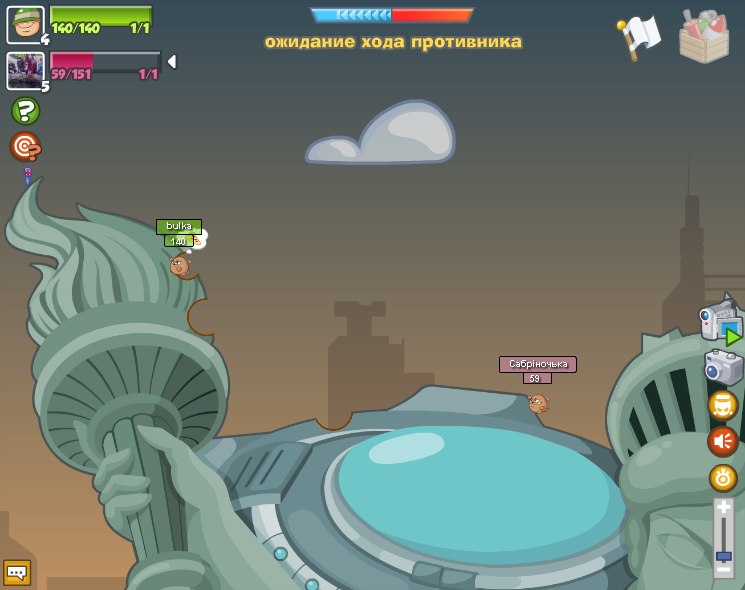
Task: Open the weapon crate inventory
Action: tap(703, 37)
